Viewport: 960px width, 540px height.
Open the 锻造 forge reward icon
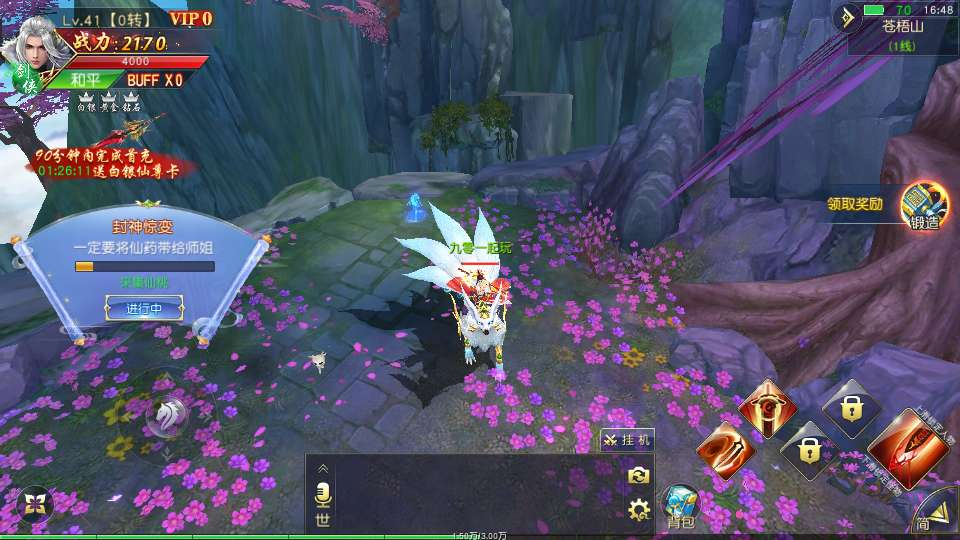(x=924, y=208)
